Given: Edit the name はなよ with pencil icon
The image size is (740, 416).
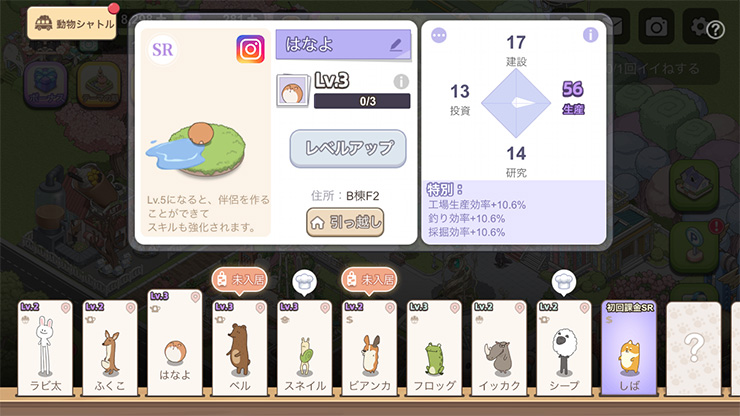Looking at the screenshot, I should (x=396, y=45).
